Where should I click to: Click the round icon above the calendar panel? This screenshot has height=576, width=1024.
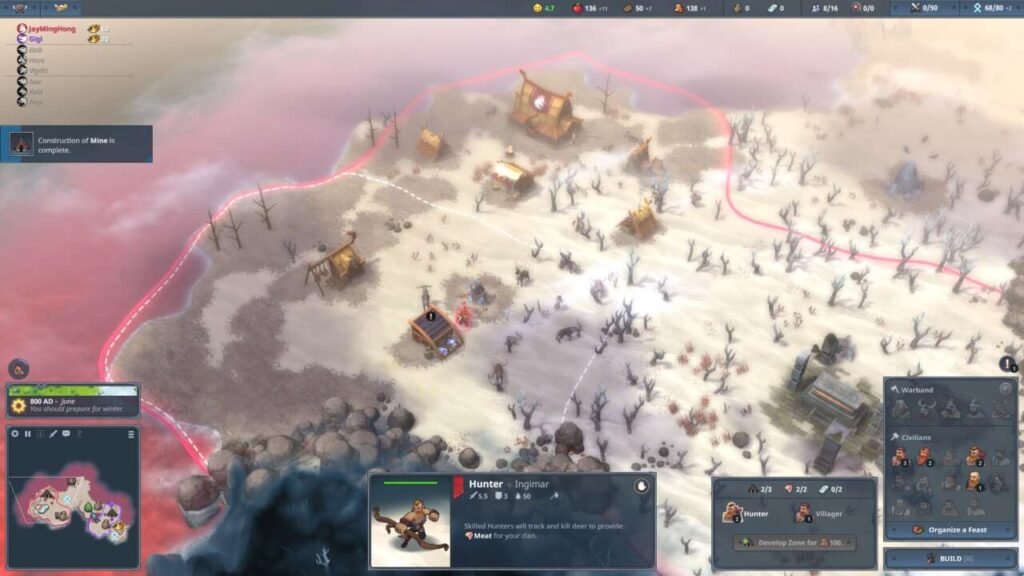[17, 368]
